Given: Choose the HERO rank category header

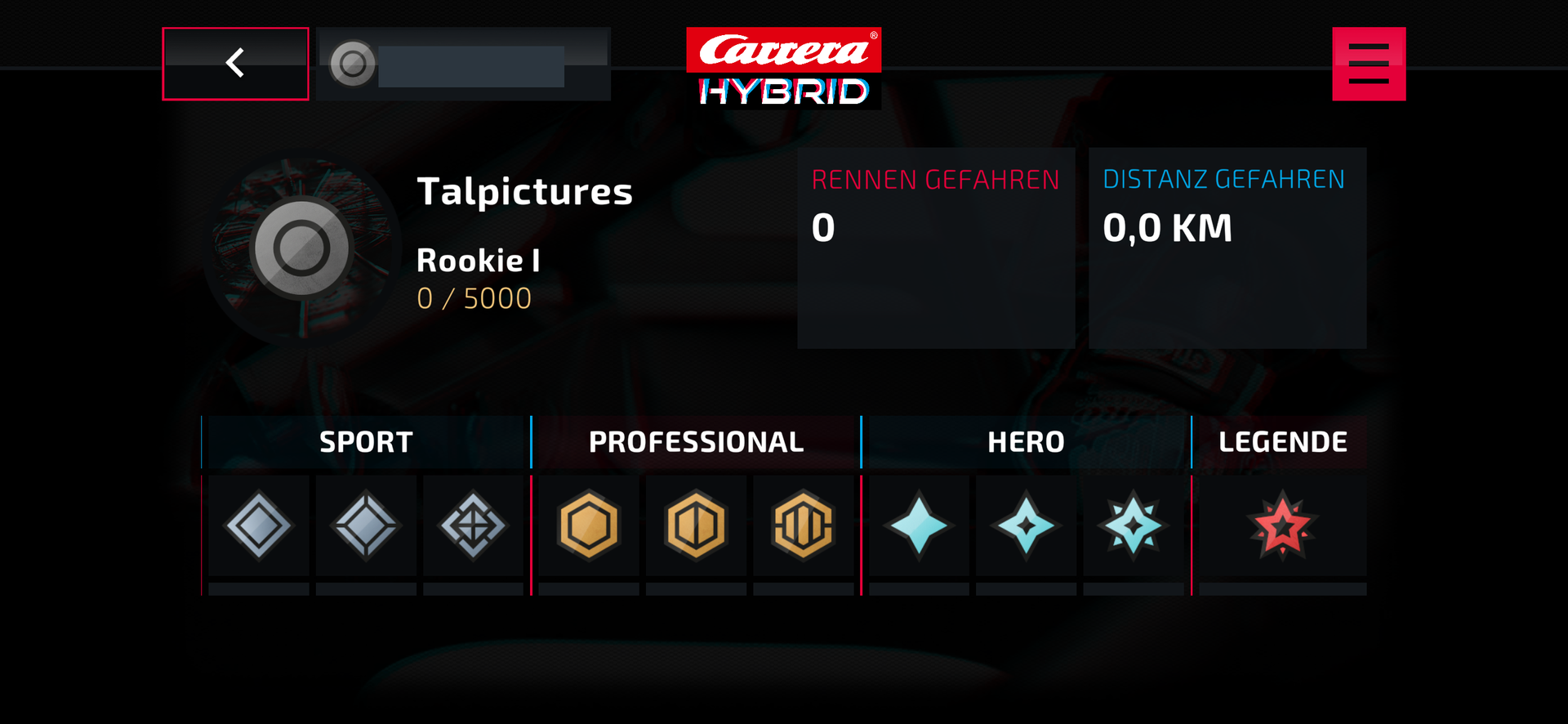Looking at the screenshot, I should pos(1026,442).
